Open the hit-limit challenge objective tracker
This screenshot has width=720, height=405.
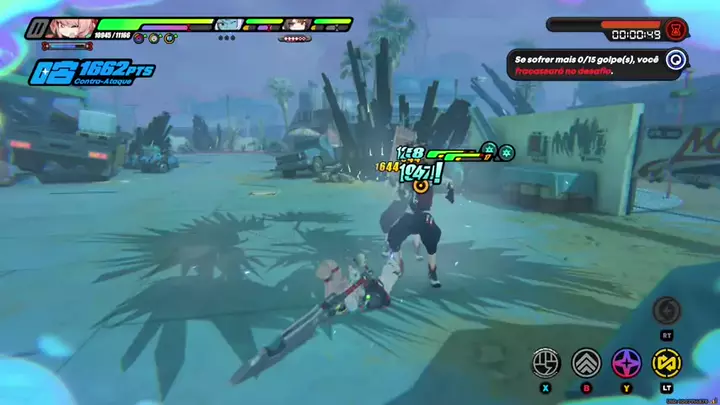(676, 60)
